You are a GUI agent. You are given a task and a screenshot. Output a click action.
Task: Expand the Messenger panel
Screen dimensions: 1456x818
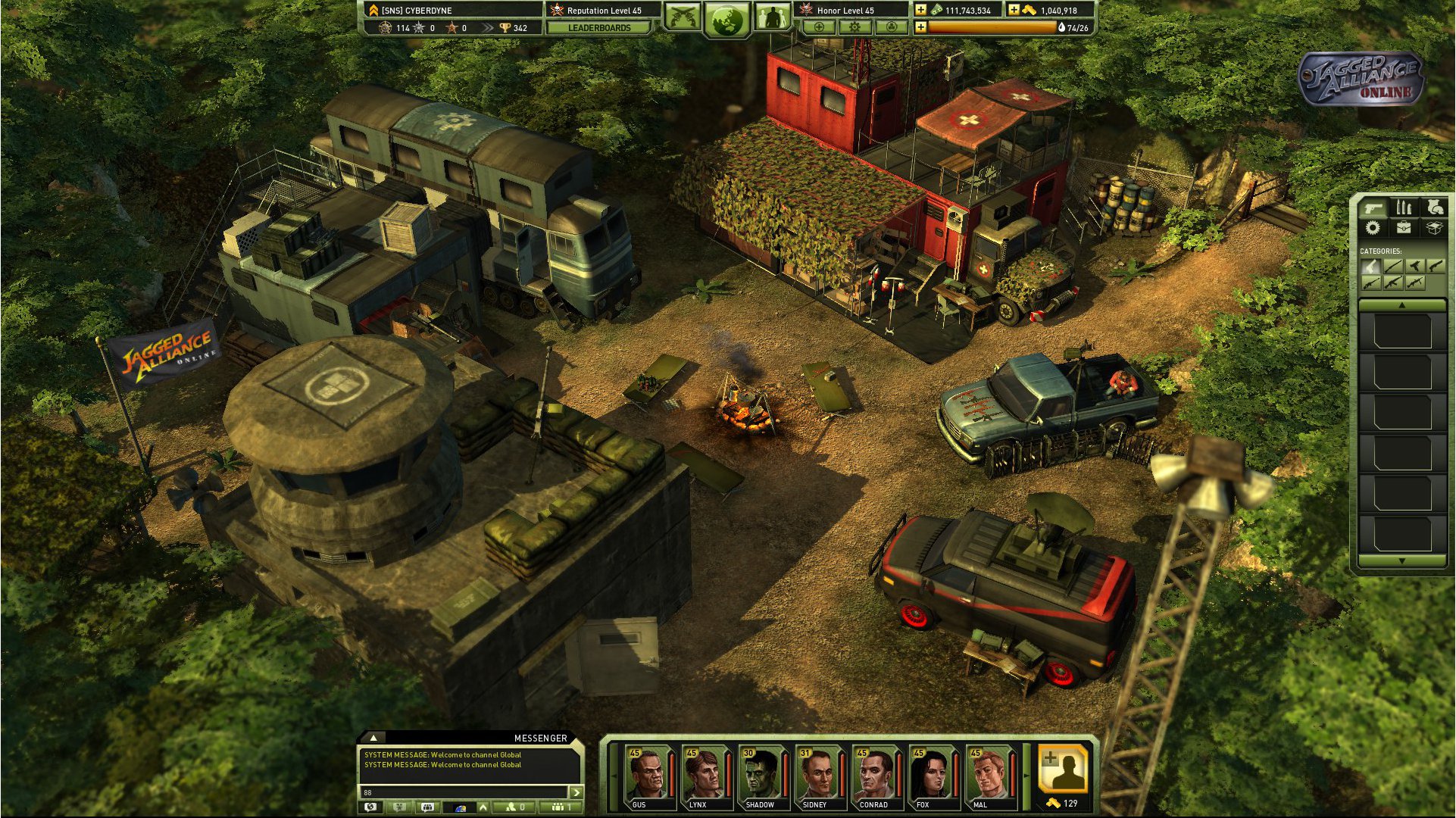tap(373, 737)
